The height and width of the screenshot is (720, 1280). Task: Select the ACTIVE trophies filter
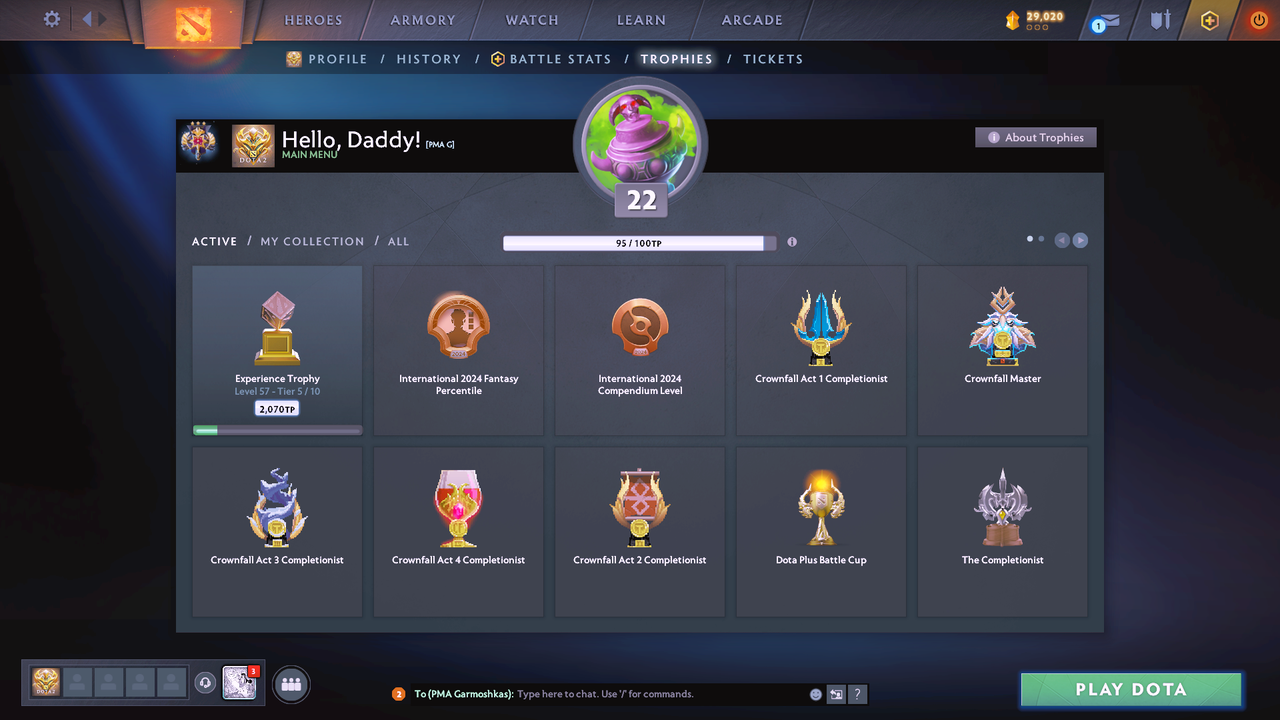coord(215,241)
